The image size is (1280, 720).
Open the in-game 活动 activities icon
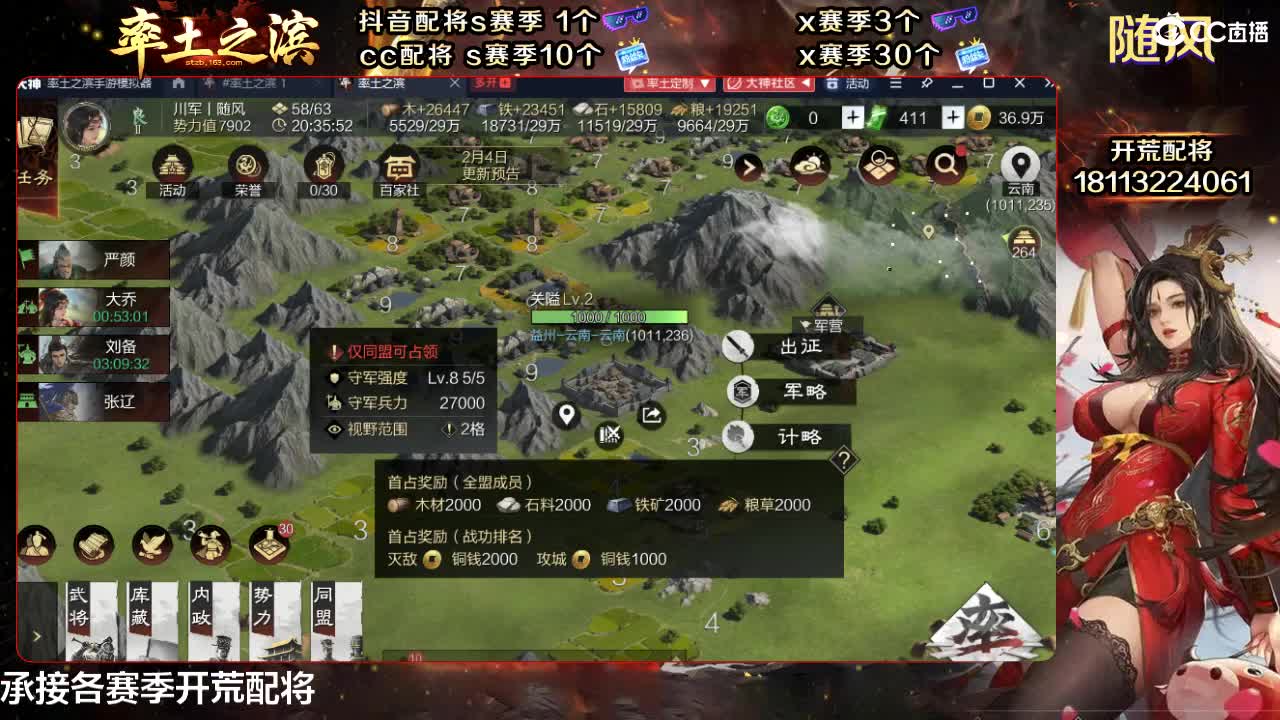(172, 165)
